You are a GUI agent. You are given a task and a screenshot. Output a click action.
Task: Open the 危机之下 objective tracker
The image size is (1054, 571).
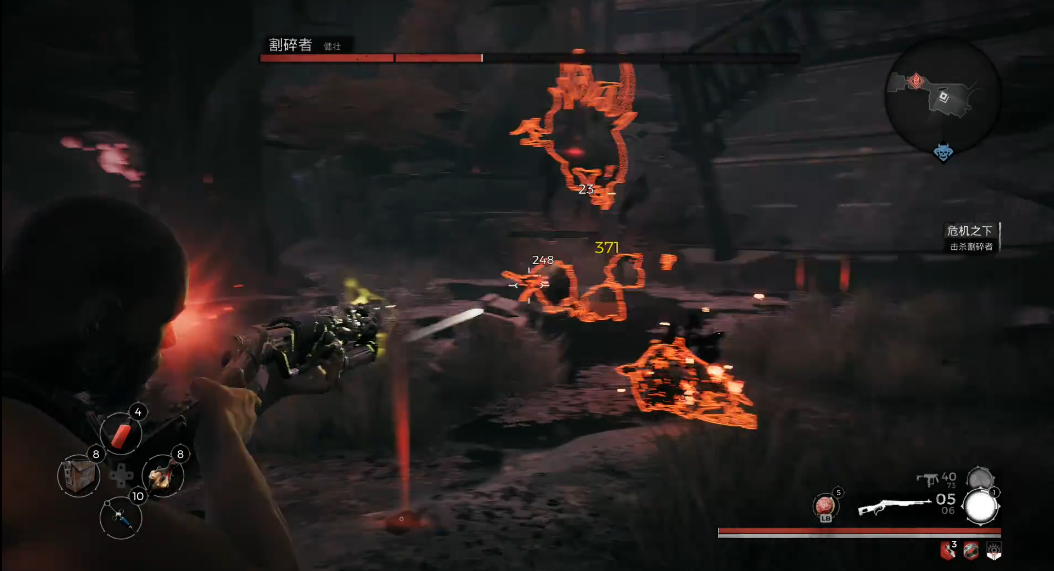[x=972, y=236]
